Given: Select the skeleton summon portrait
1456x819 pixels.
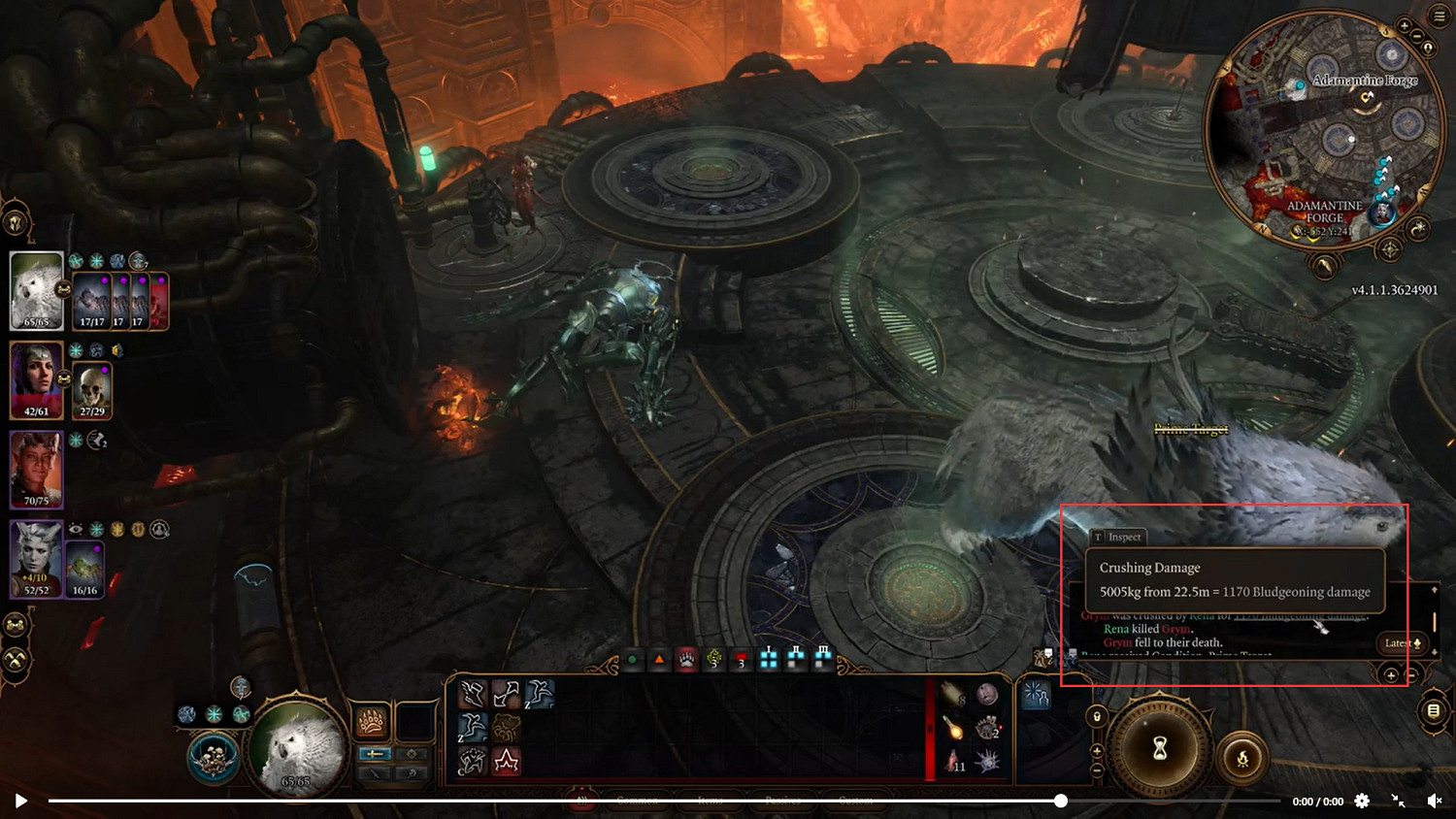Looking at the screenshot, I should (92, 390).
